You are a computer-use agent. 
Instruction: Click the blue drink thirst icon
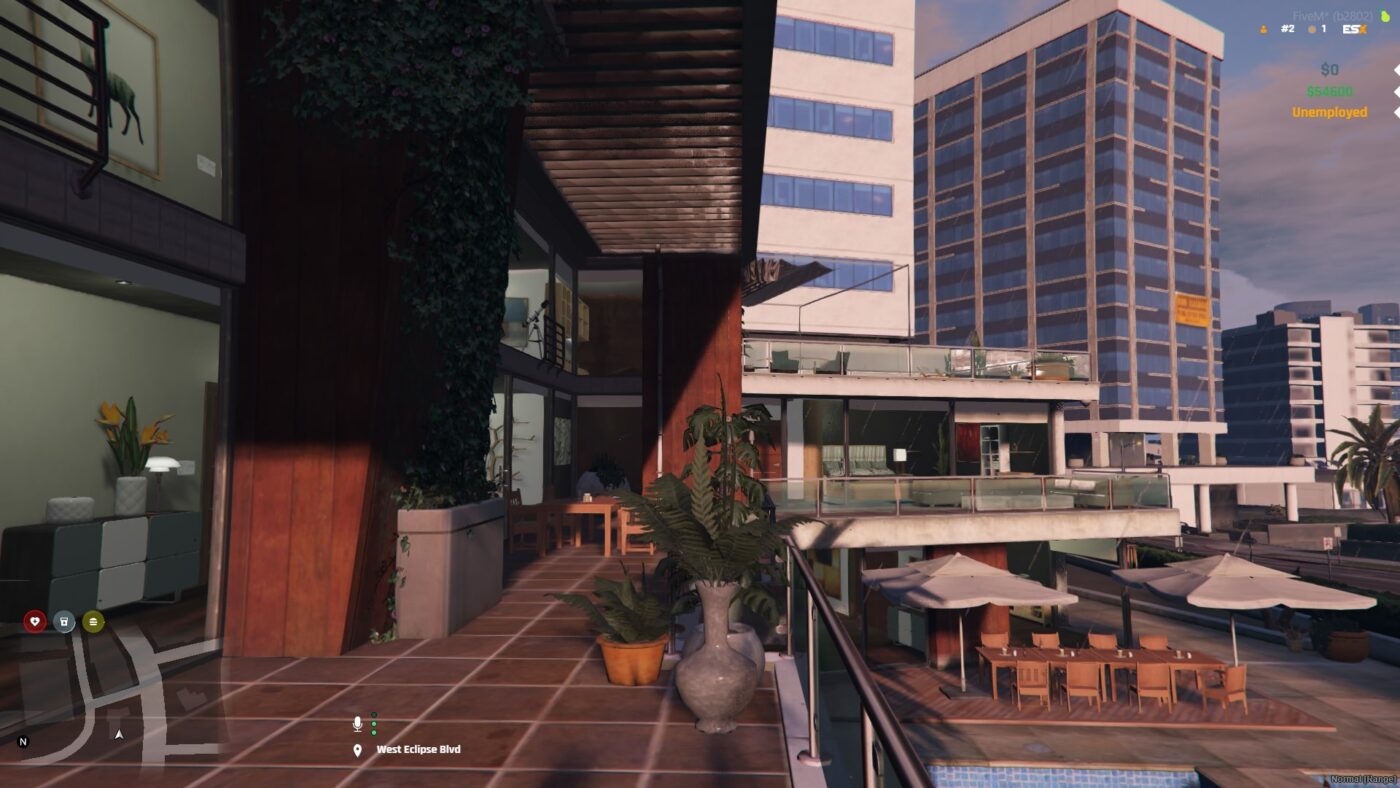pyautogui.click(x=62, y=620)
